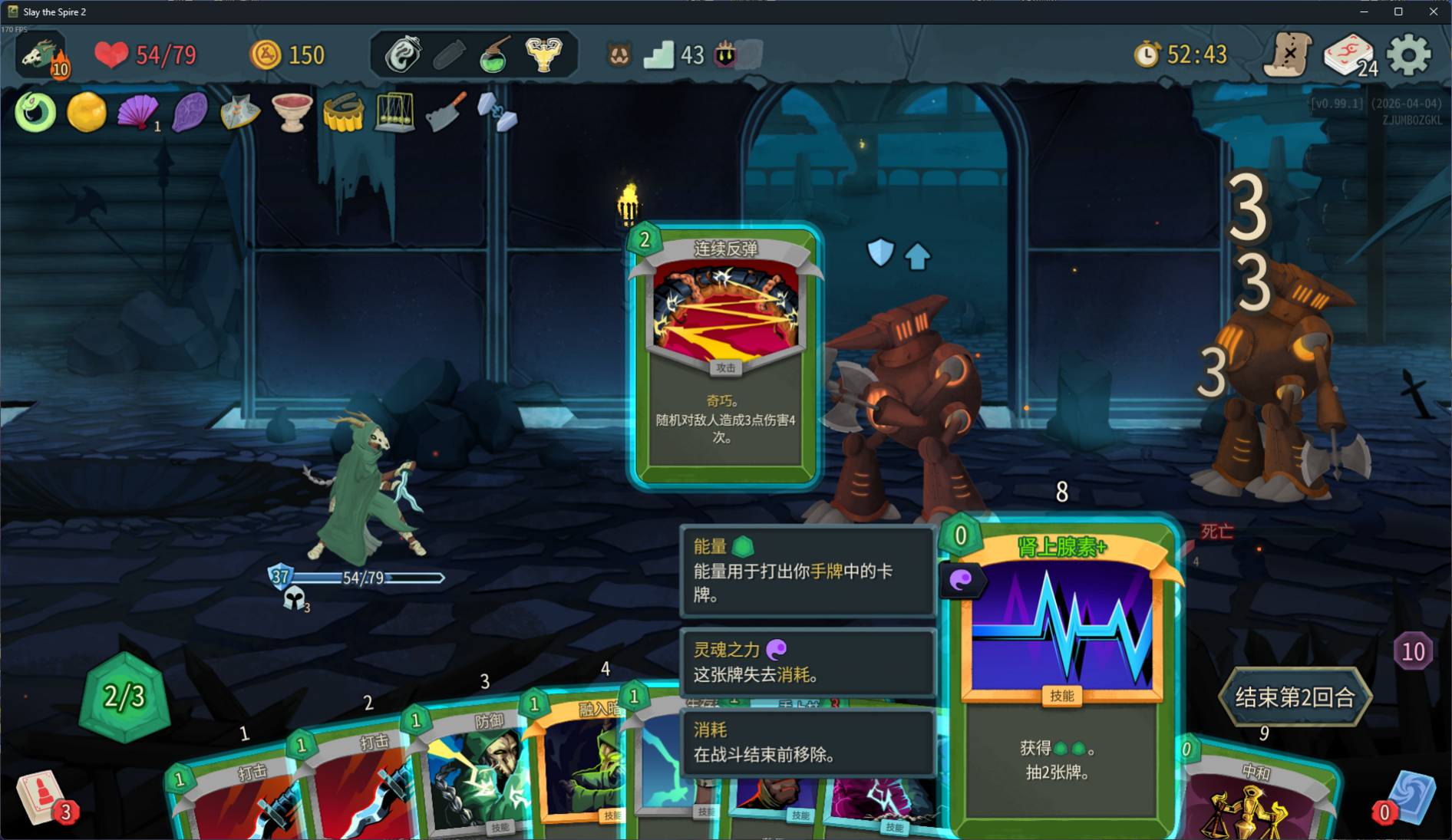
Task: Inspect the cleaver relic
Action: click(x=446, y=113)
